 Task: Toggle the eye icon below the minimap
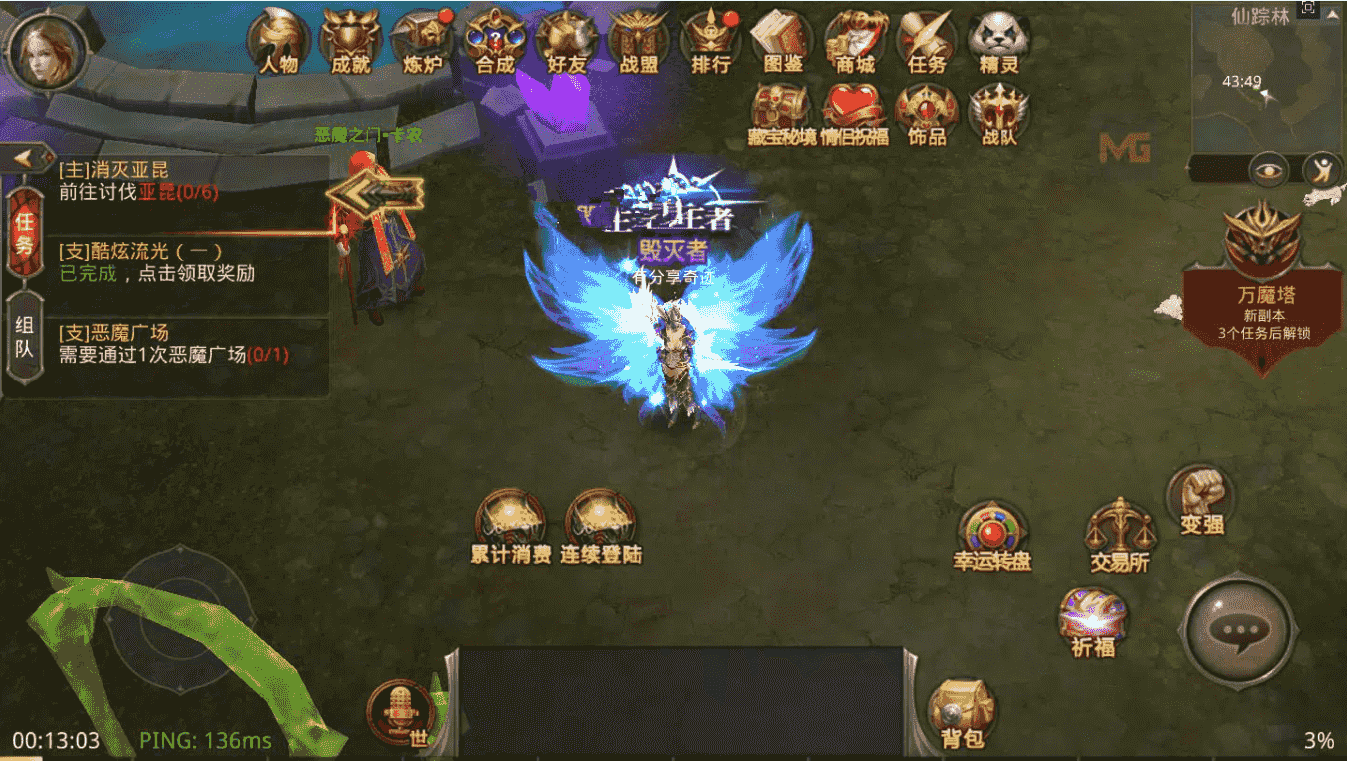[1268, 171]
